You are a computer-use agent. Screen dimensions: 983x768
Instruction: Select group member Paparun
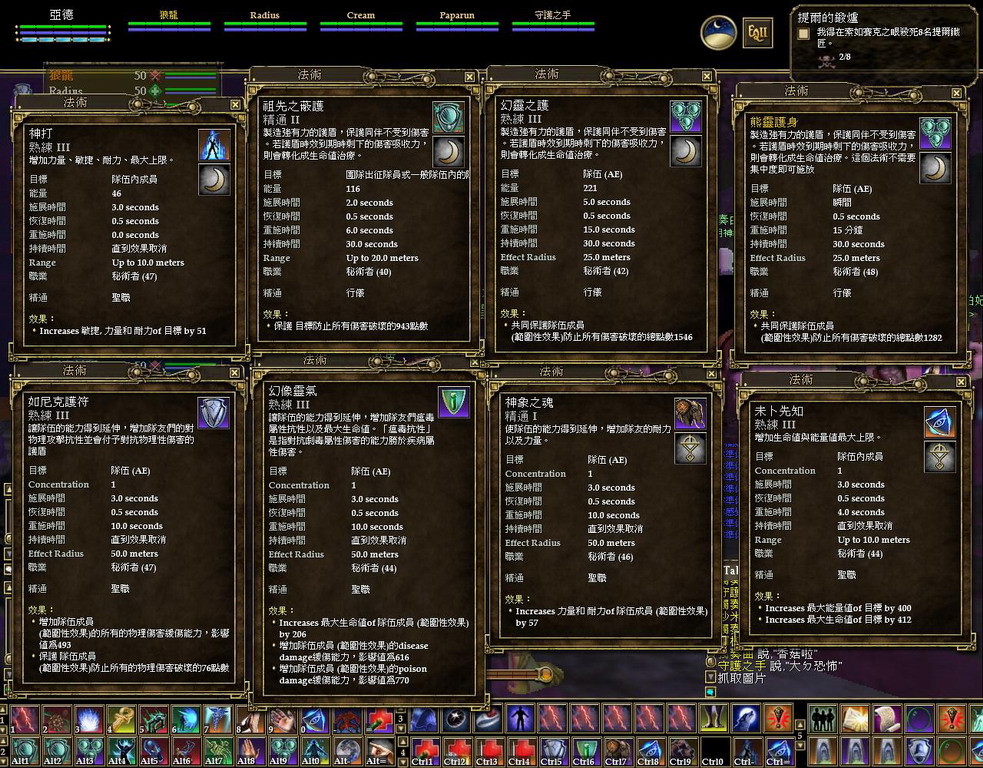point(457,18)
